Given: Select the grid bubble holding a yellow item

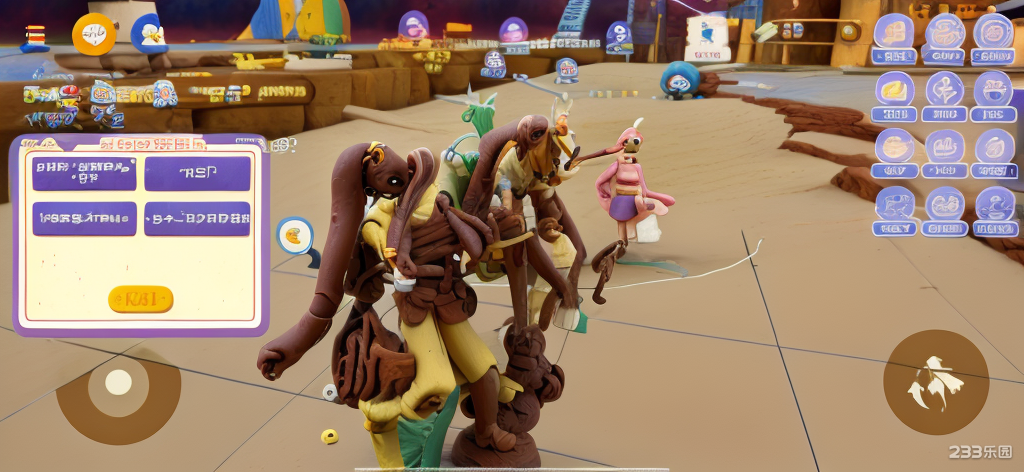Looking at the screenshot, I should (x=895, y=90).
